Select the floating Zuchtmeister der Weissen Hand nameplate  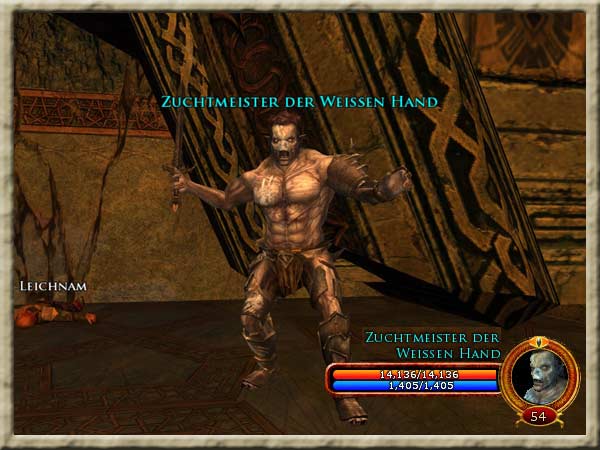(300, 101)
